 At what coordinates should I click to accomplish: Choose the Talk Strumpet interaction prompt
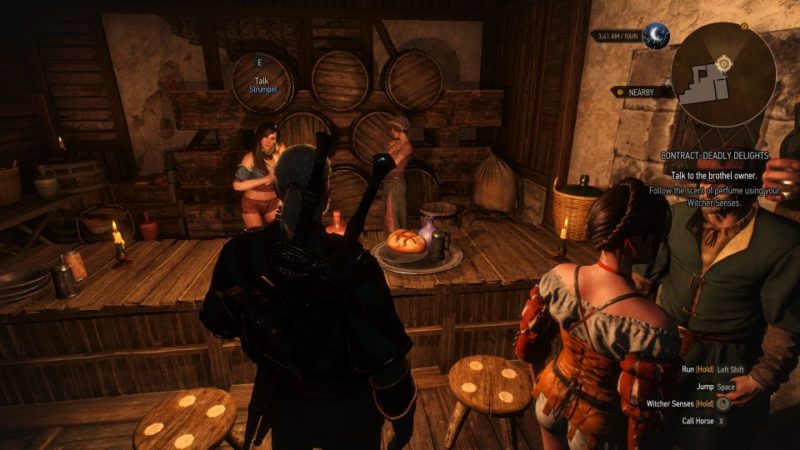click(264, 83)
